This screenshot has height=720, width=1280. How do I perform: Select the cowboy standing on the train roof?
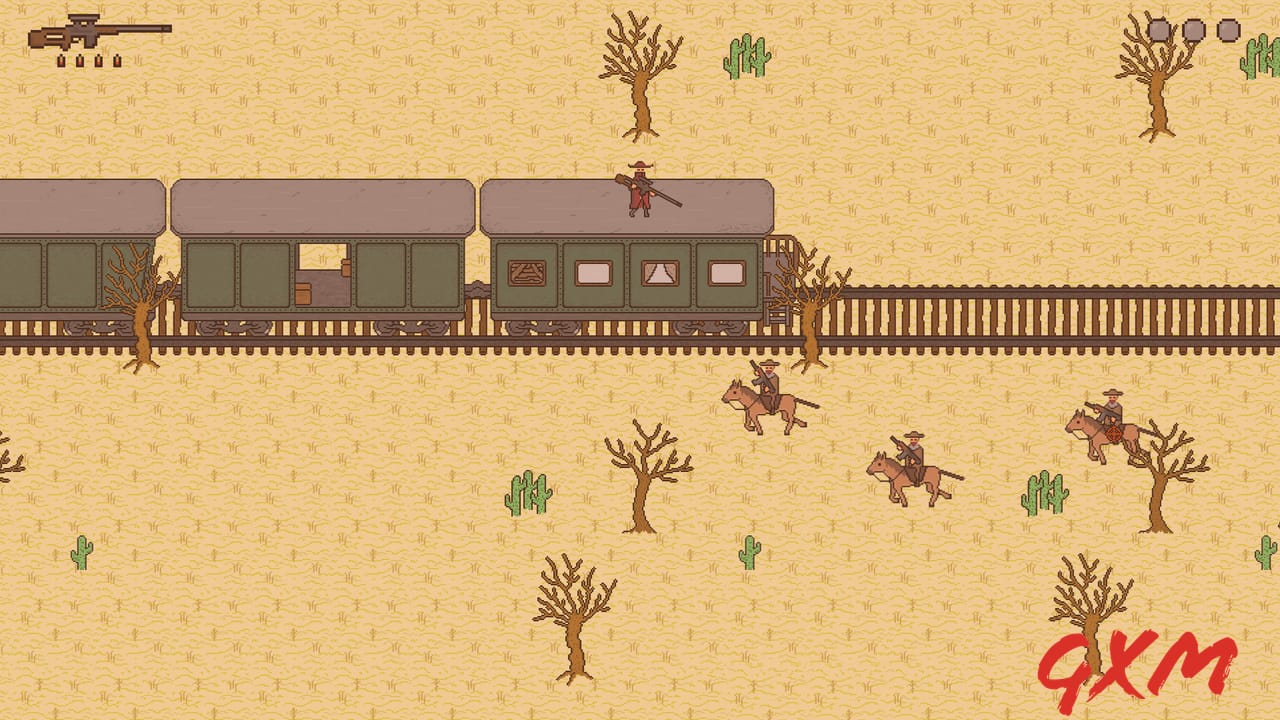coord(637,190)
